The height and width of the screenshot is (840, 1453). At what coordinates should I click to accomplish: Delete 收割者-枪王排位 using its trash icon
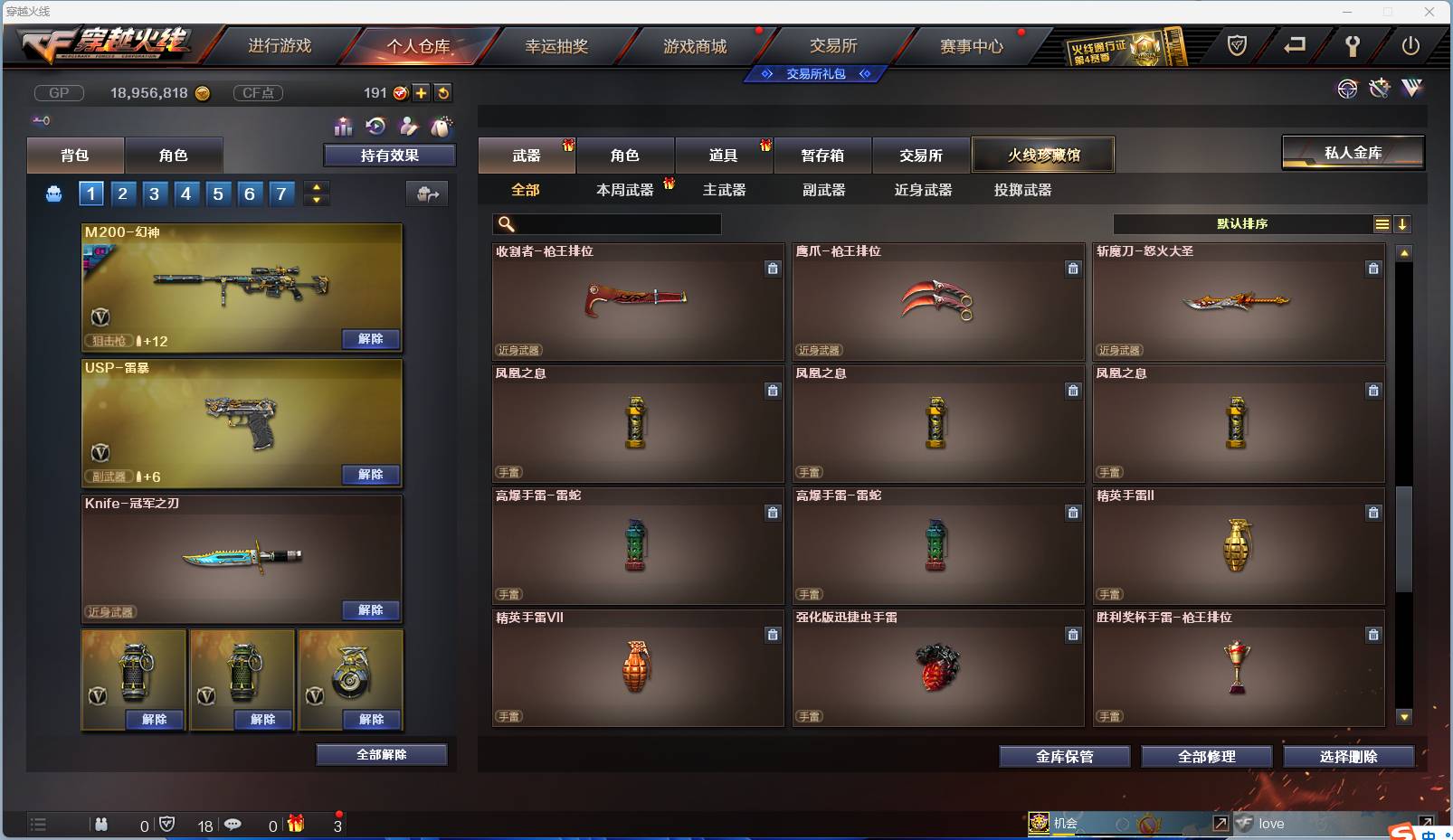[x=774, y=269]
